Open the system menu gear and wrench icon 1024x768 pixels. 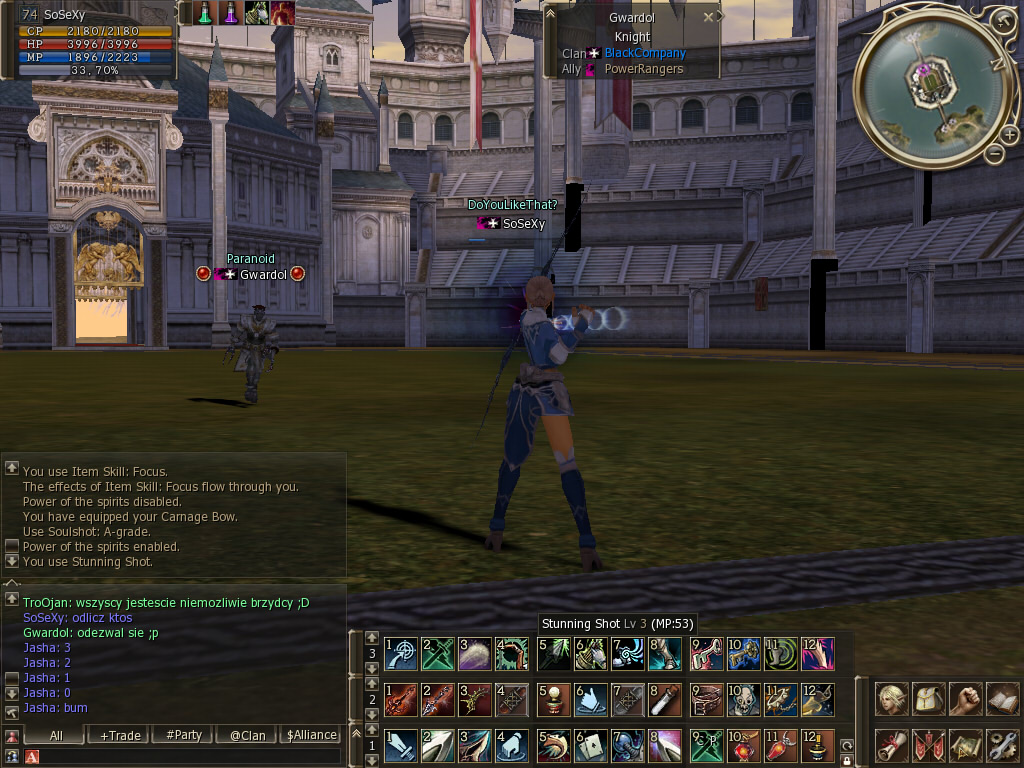1002,745
